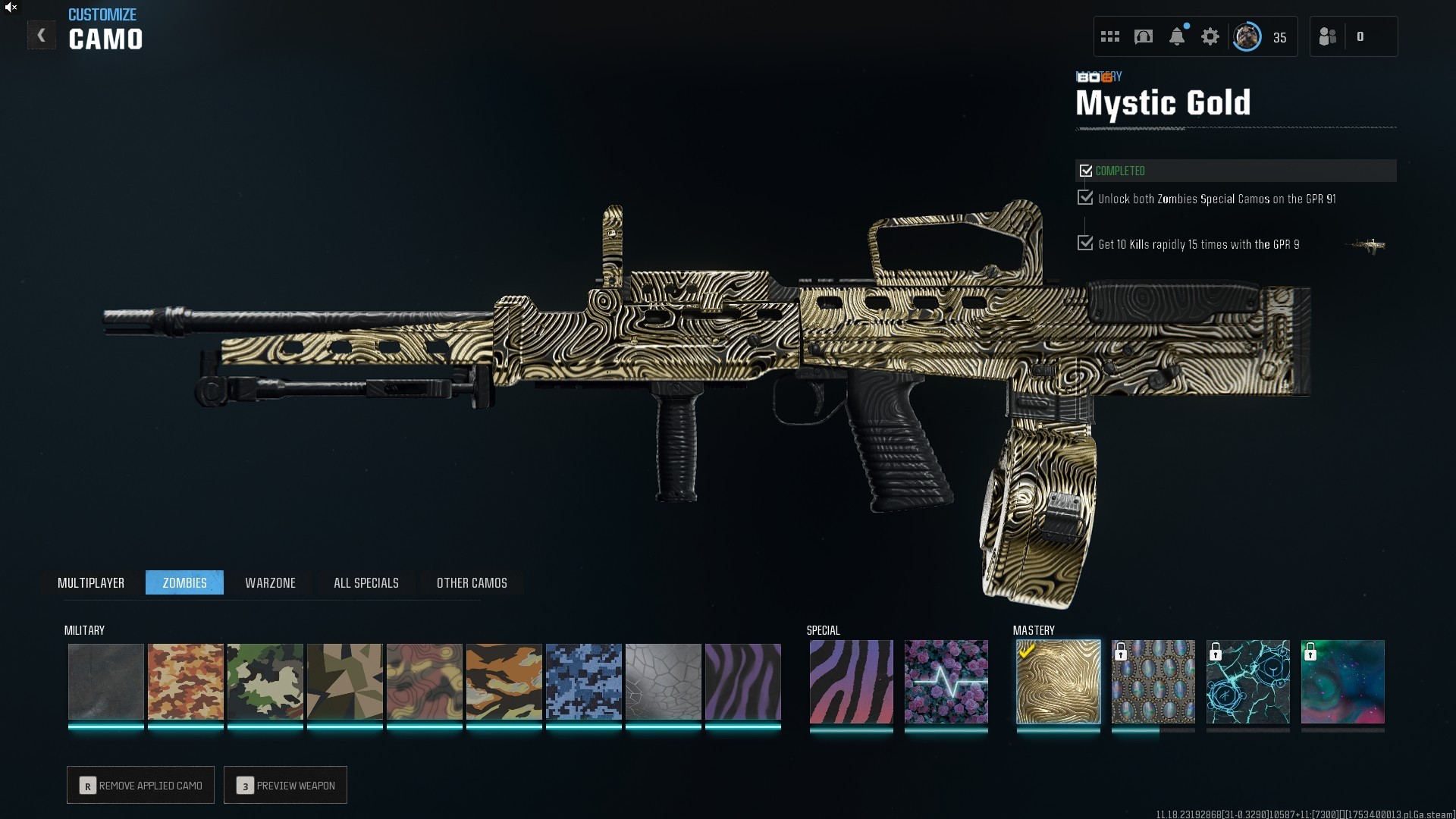Screen dimensions: 1456x819
Task: Go back using the arrow button
Action: 42,36
